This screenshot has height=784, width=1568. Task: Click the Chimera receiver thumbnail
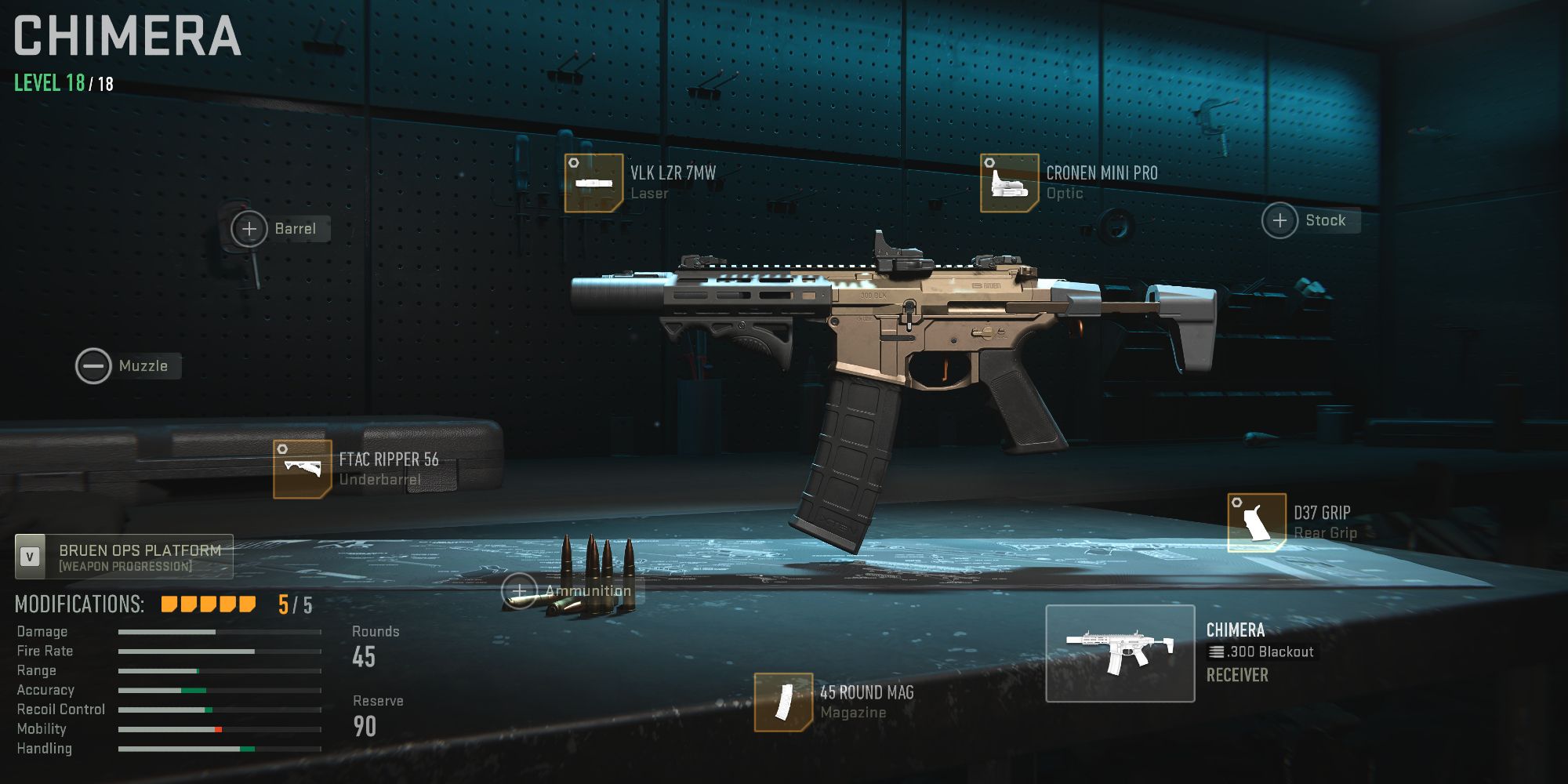coord(1120,655)
